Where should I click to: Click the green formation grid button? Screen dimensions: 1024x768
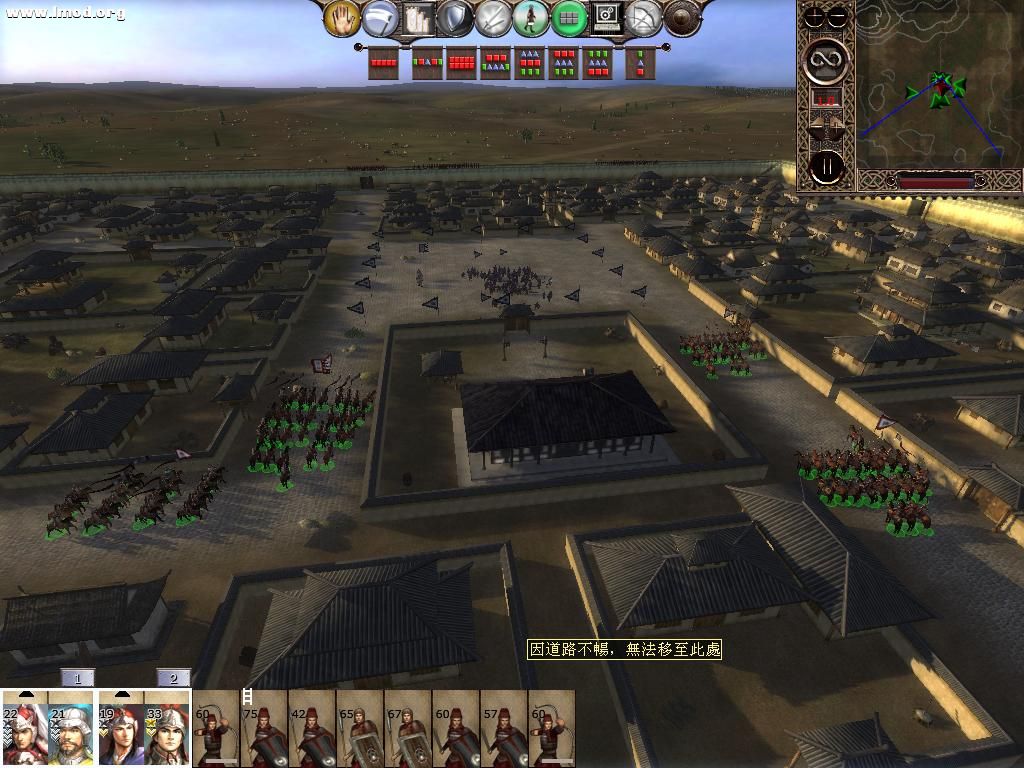tap(568, 18)
